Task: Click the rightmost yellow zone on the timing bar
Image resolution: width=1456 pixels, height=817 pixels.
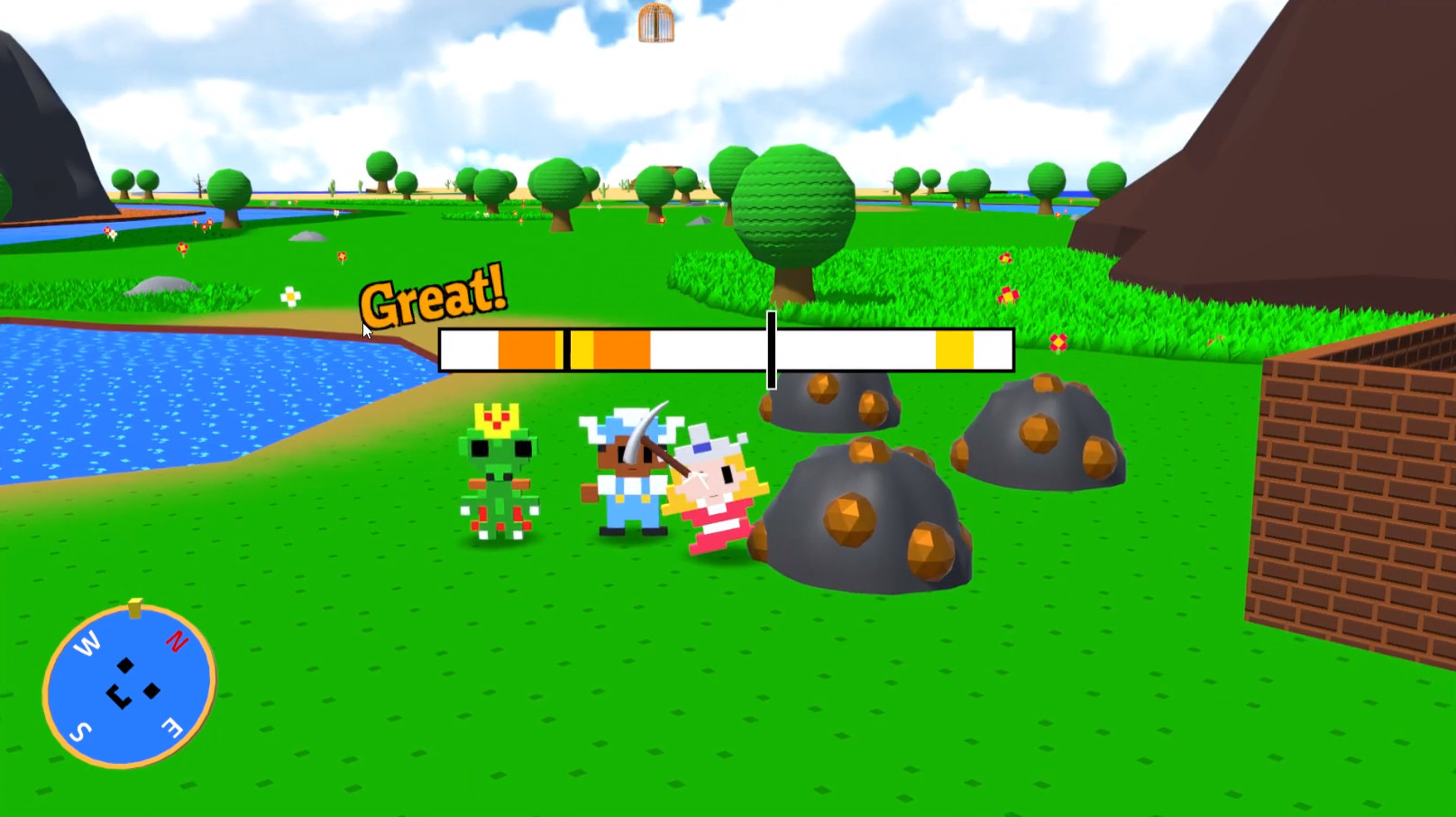Action: click(953, 350)
